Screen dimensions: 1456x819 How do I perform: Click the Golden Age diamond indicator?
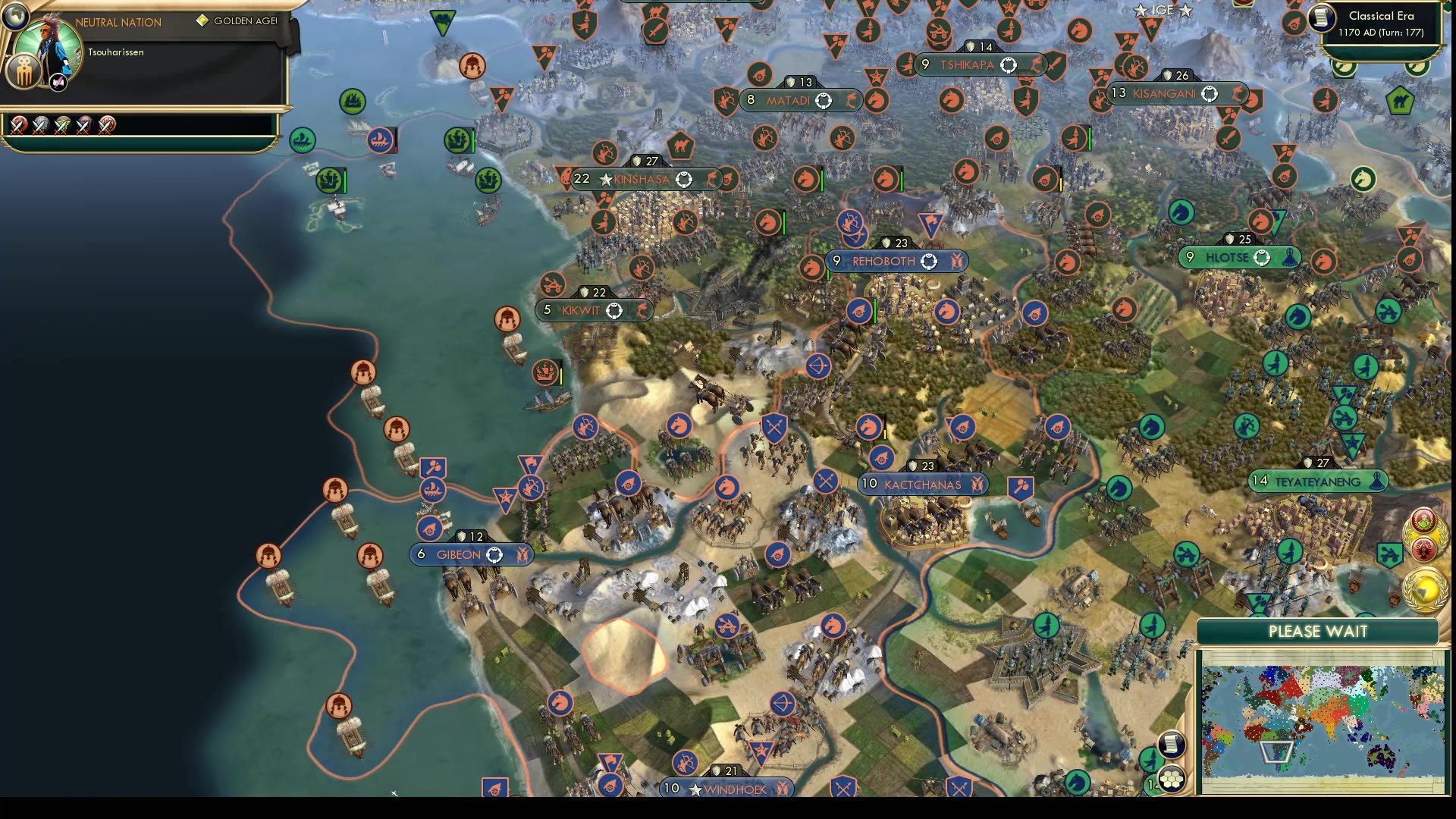[x=203, y=20]
